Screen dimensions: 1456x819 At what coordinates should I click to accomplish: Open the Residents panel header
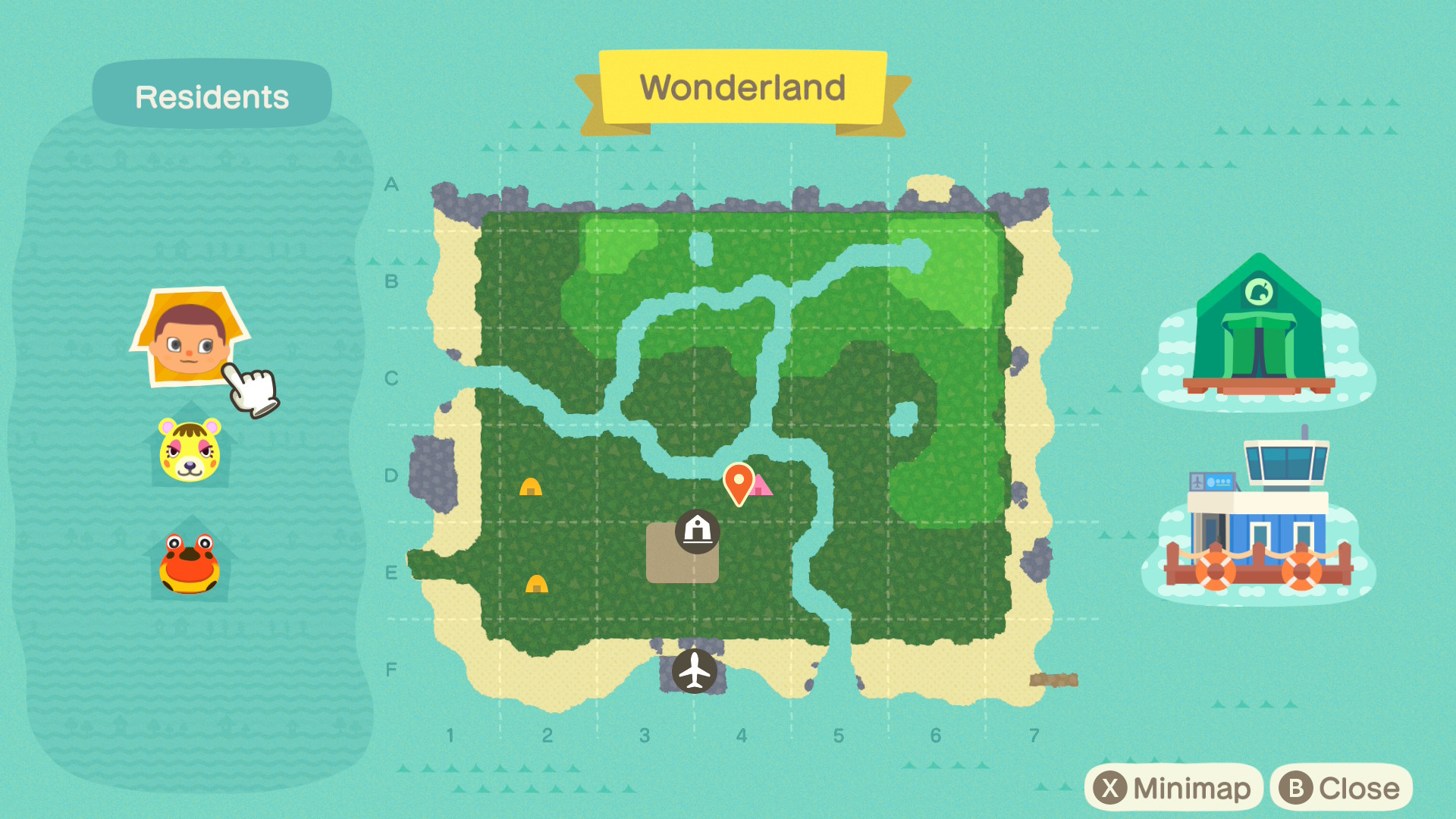212,94
